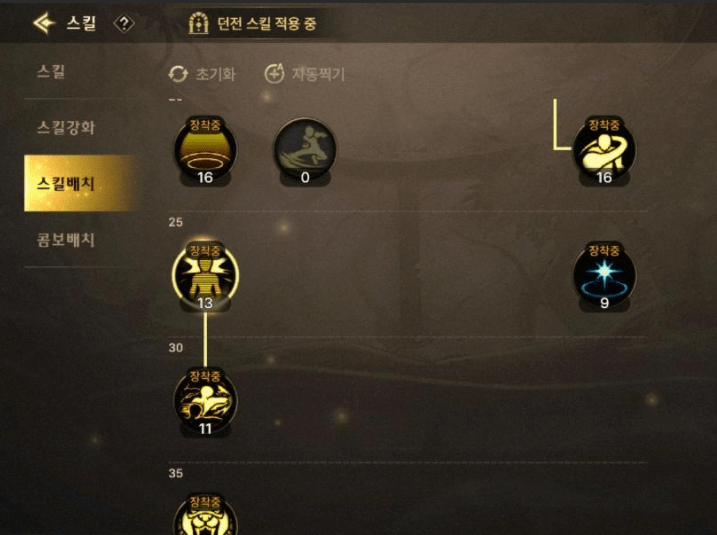Switch to the 콤보배치 tab
This screenshot has height=535, width=717.
(66, 240)
